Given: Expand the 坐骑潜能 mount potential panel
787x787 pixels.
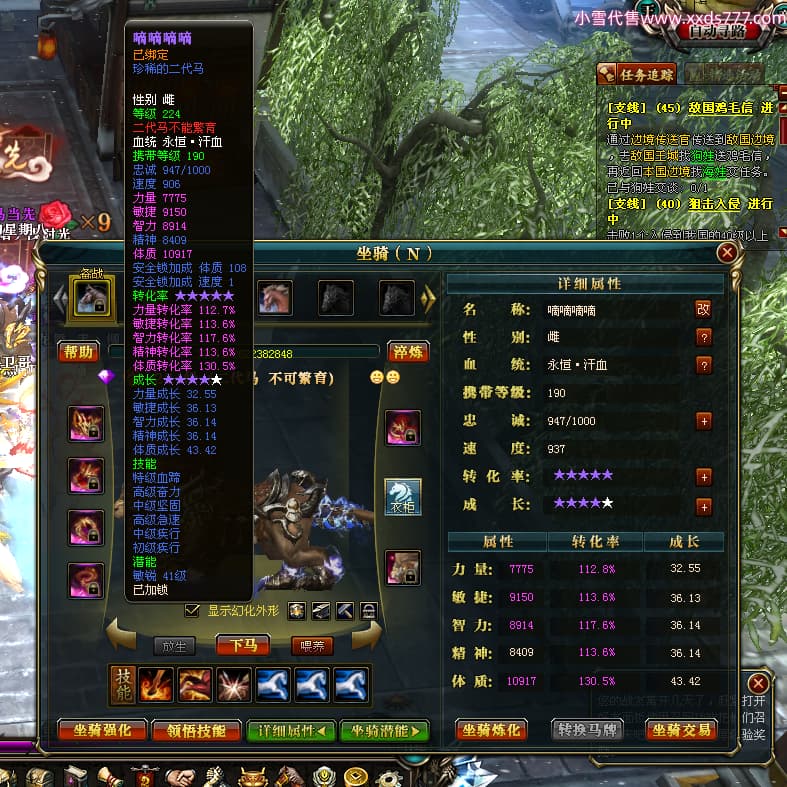Looking at the screenshot, I should click(x=384, y=730).
